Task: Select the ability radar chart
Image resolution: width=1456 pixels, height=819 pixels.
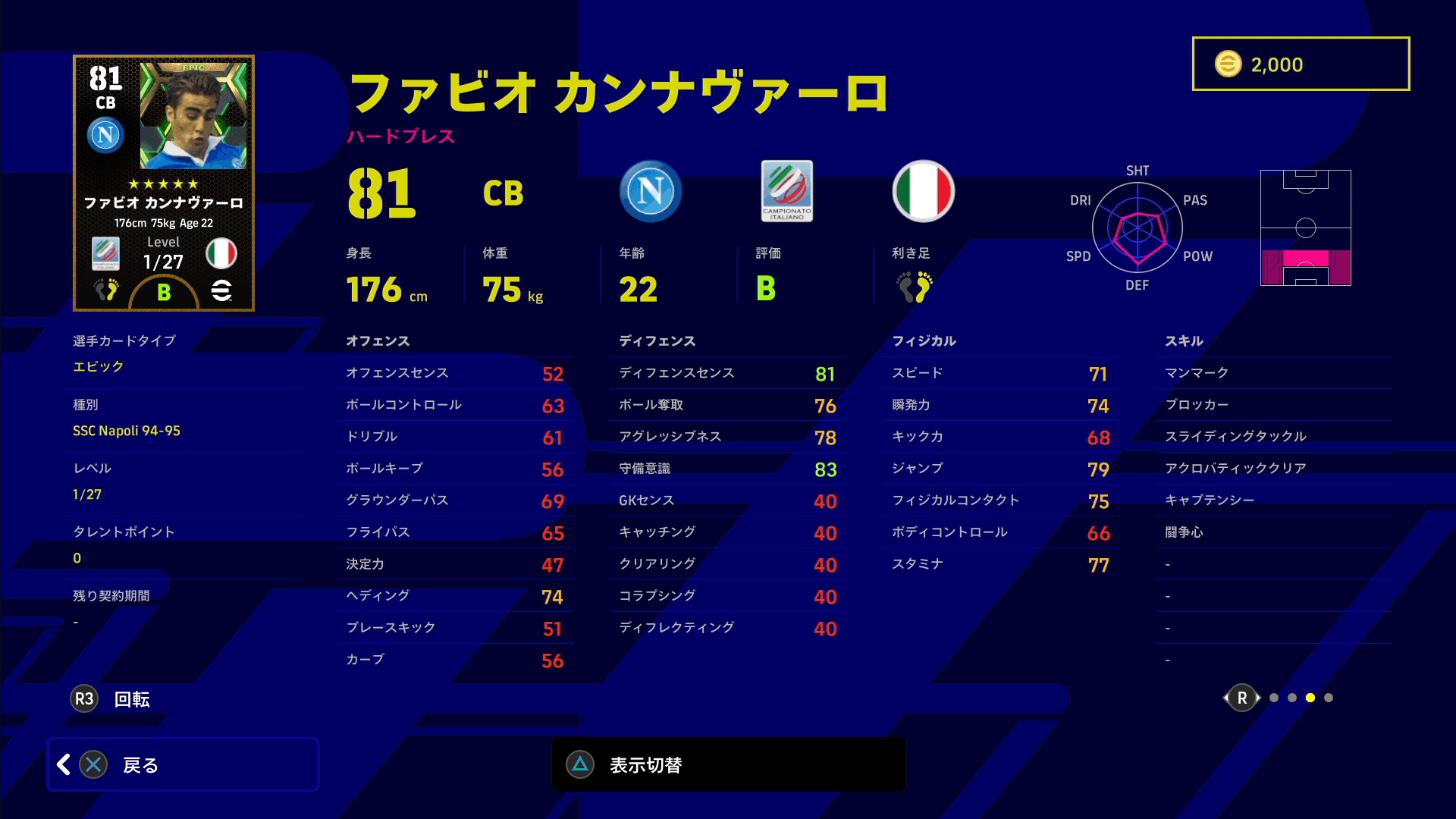Action: click(1137, 228)
